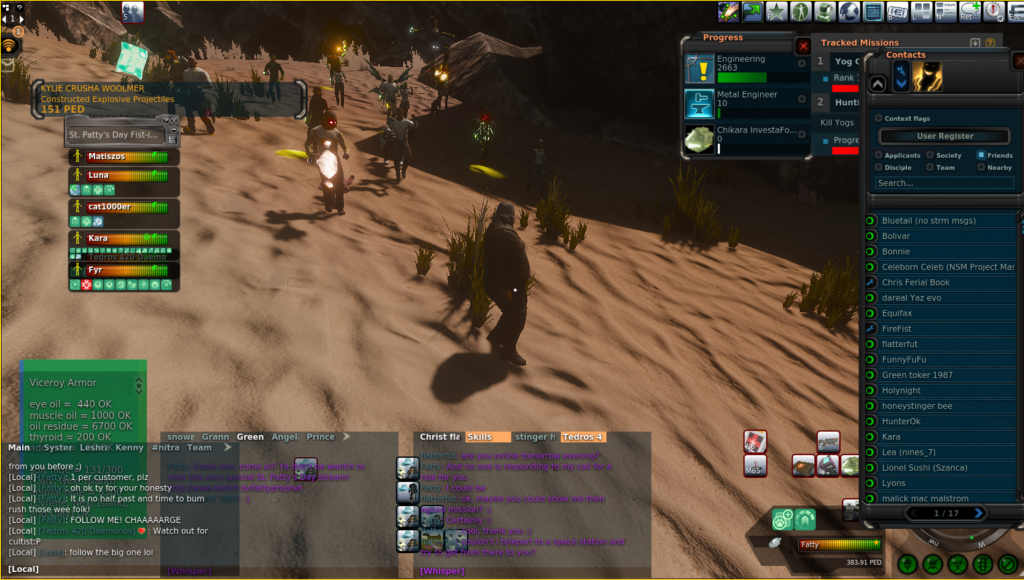The width and height of the screenshot is (1024, 580).
Task: Select the Friends contact filter
Action: [x=980, y=155]
